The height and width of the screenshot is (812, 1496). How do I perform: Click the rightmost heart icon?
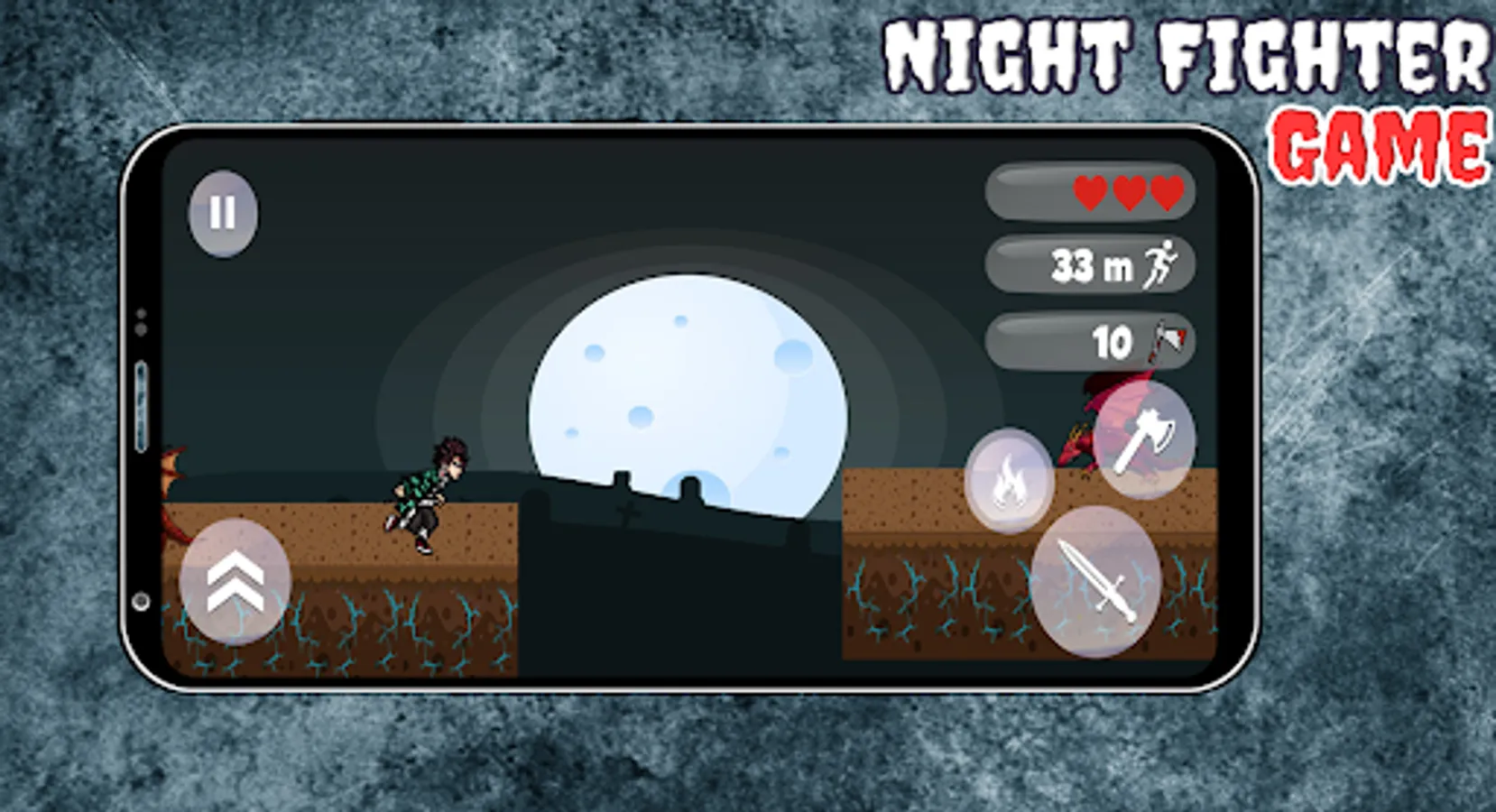[x=1165, y=192]
